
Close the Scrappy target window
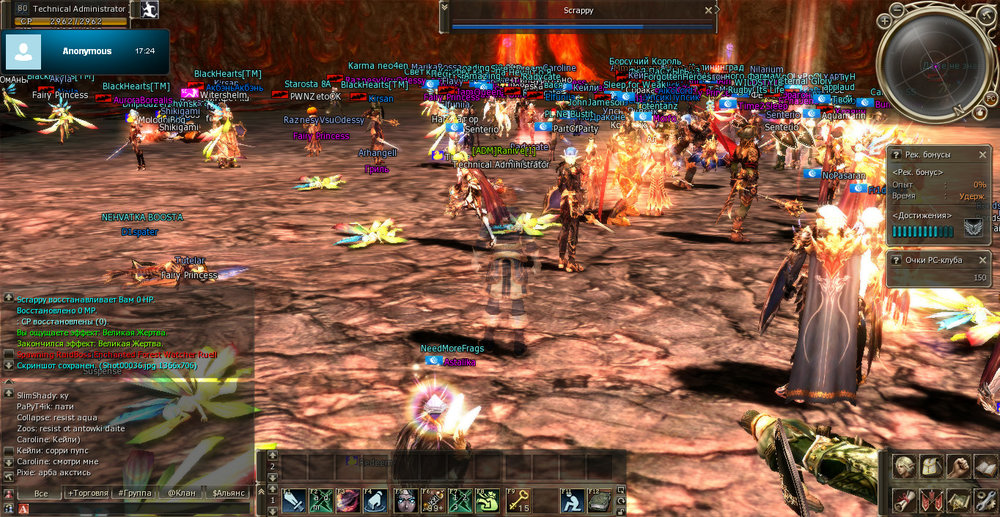pyautogui.click(x=709, y=10)
